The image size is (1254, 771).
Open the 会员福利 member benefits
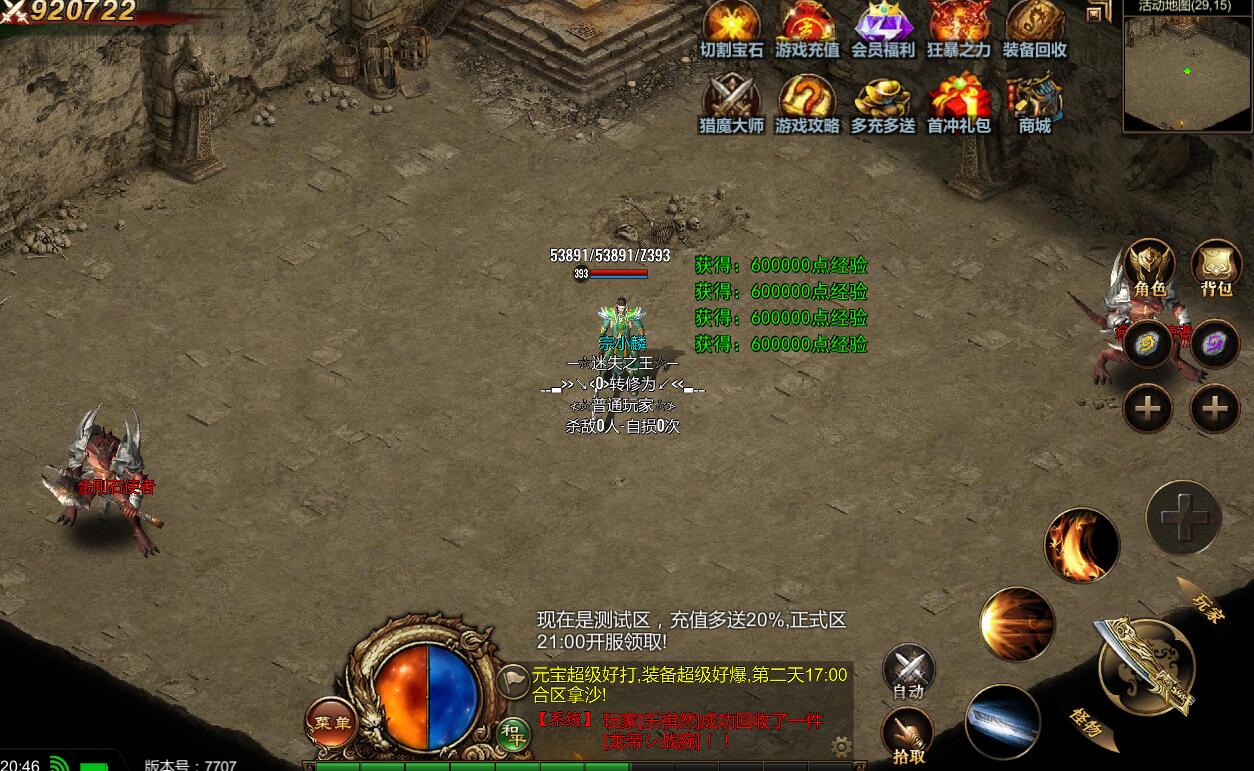883,27
